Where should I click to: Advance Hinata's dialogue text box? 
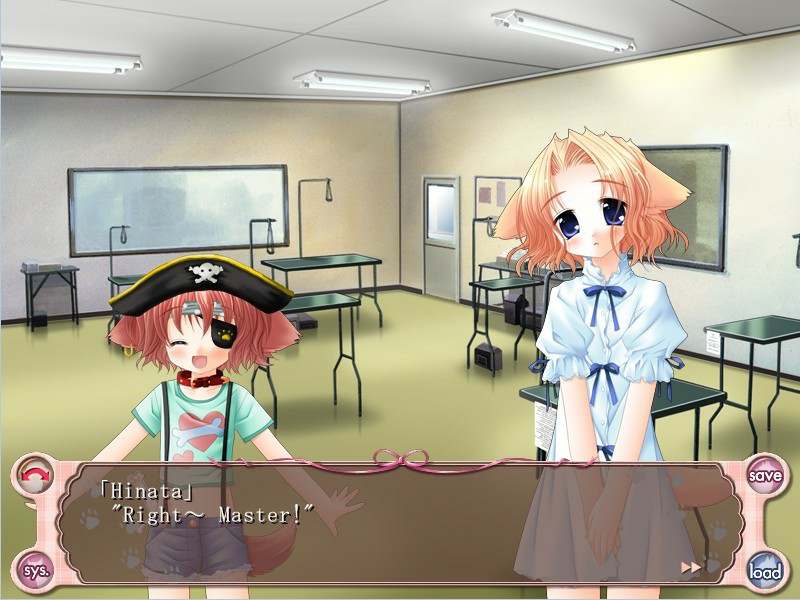coord(400,520)
